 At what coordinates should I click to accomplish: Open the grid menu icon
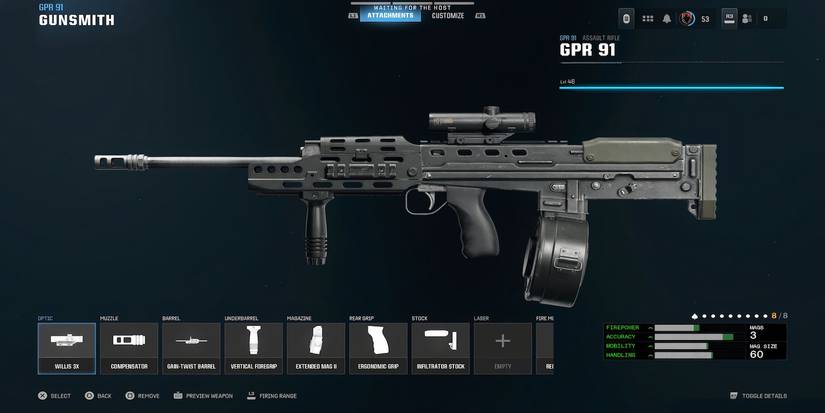coord(647,18)
